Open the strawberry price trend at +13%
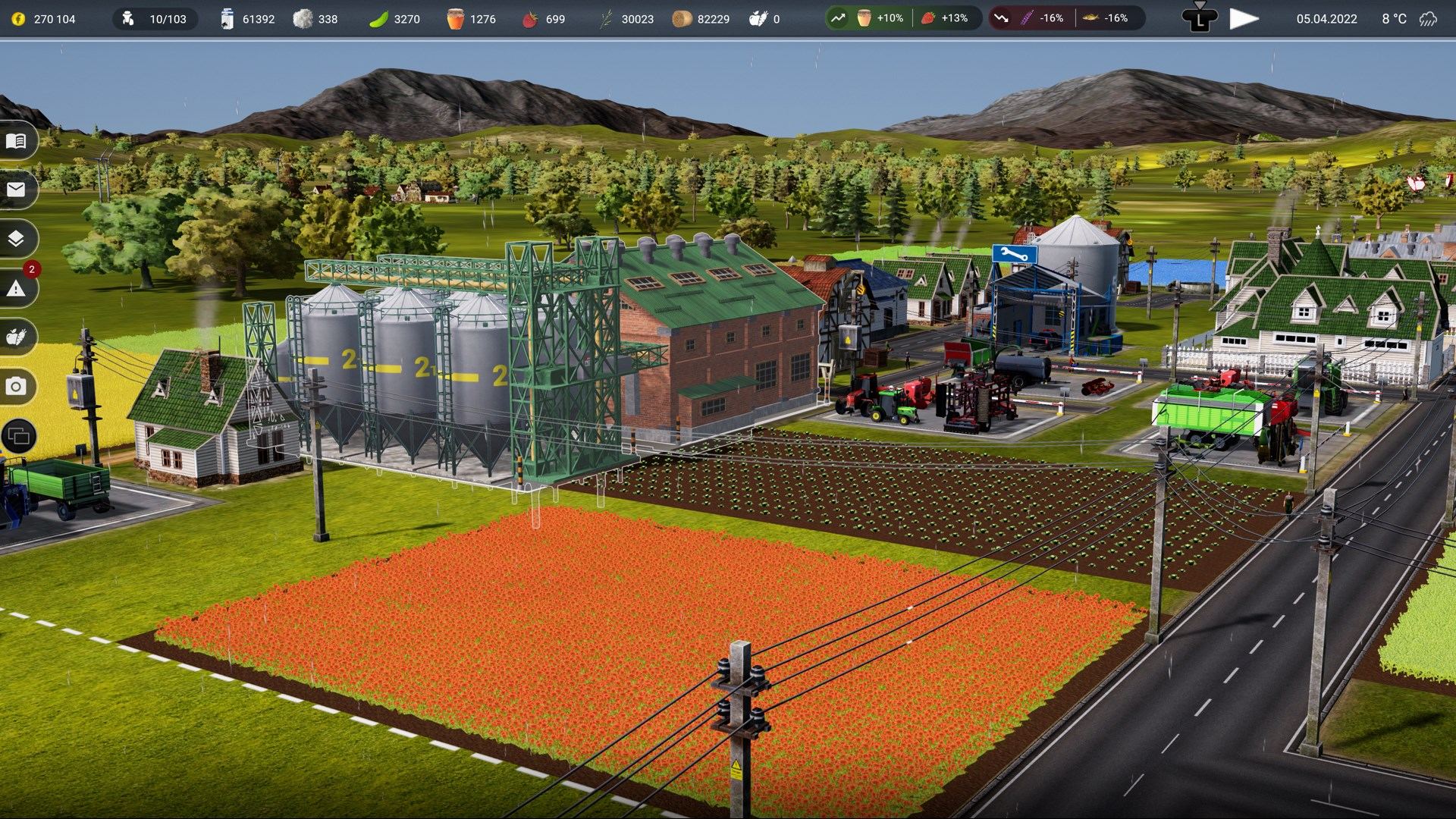Screen dimensions: 1456x819 point(945,17)
